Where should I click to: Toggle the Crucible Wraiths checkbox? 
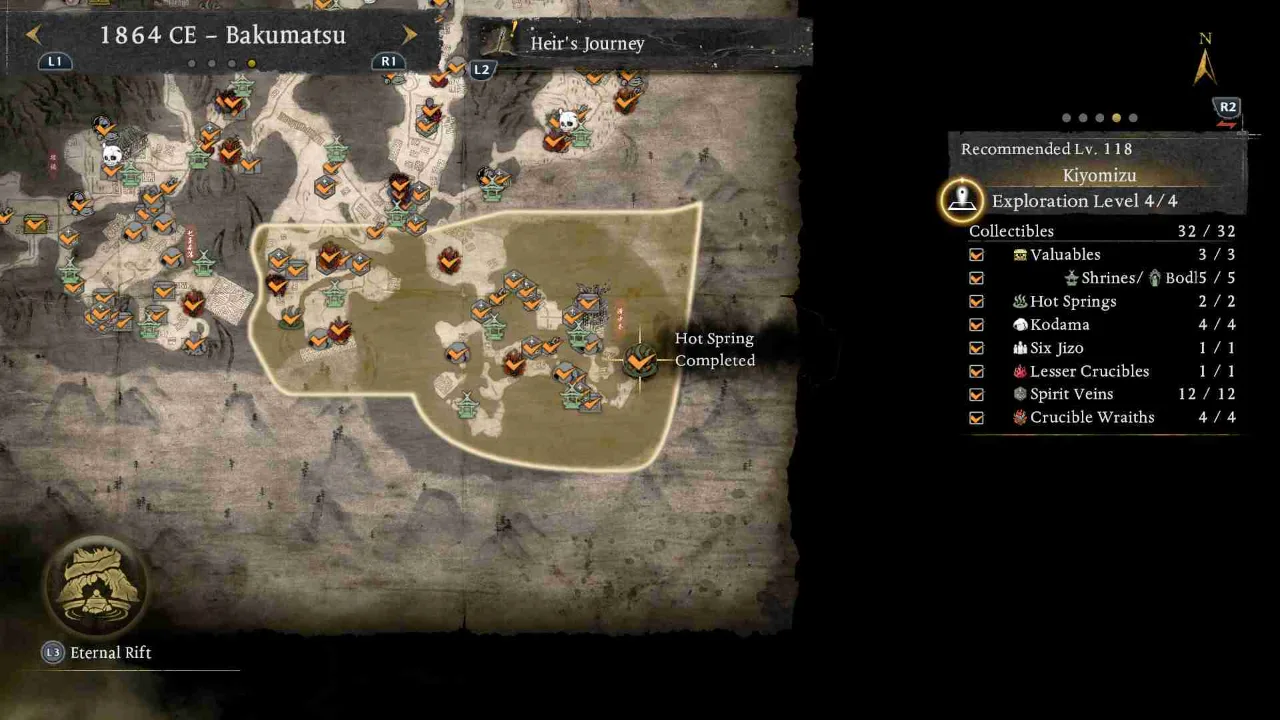point(976,418)
